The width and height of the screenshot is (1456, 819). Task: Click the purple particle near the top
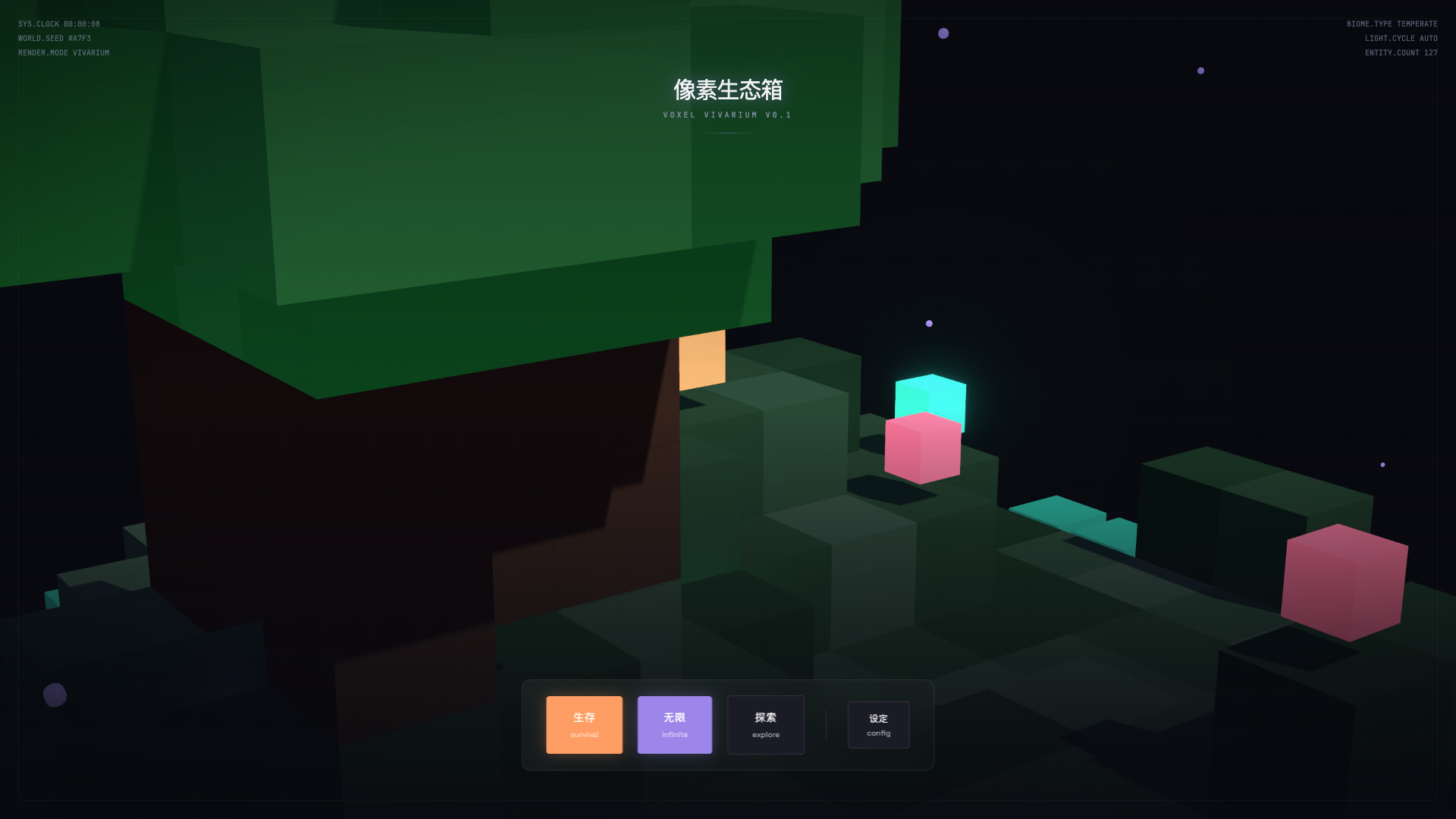(x=943, y=33)
